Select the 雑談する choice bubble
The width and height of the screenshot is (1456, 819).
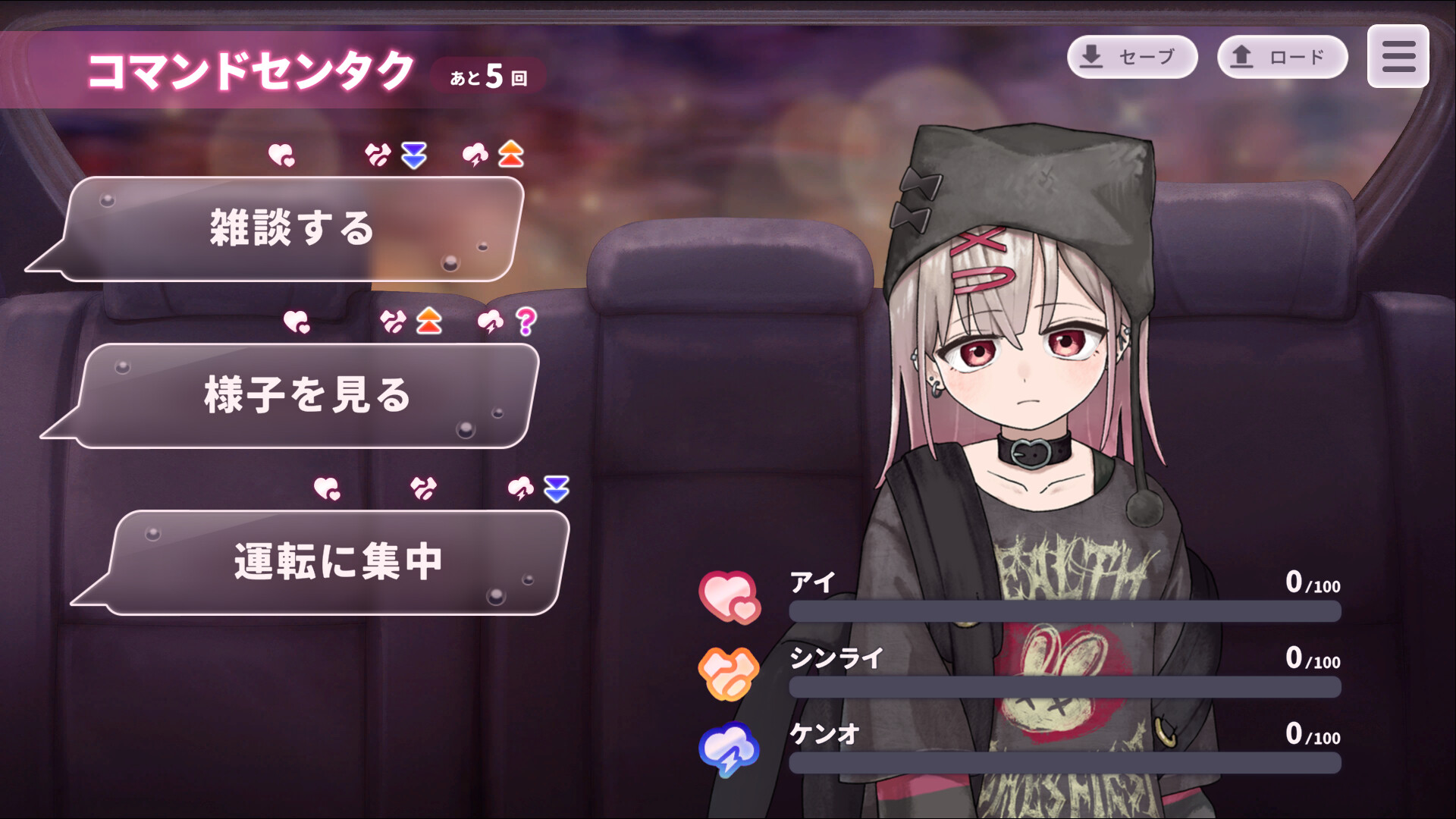(290, 227)
